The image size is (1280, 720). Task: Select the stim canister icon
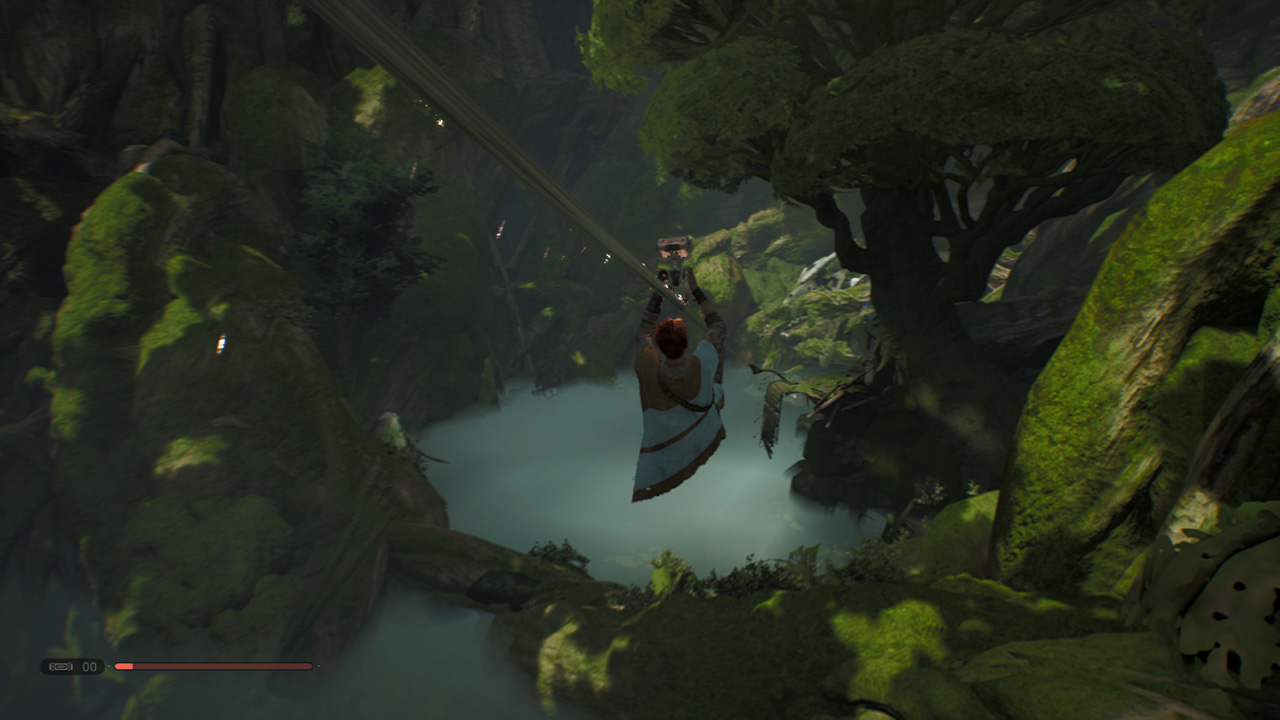coord(61,666)
